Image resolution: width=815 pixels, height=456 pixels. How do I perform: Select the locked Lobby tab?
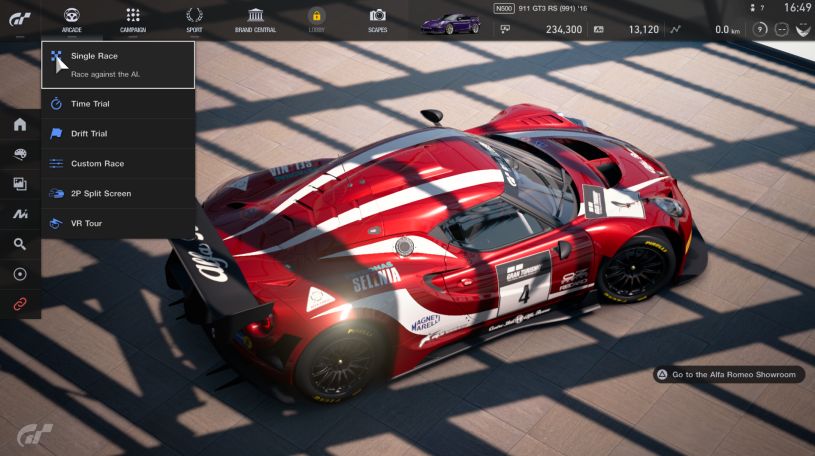click(x=316, y=19)
